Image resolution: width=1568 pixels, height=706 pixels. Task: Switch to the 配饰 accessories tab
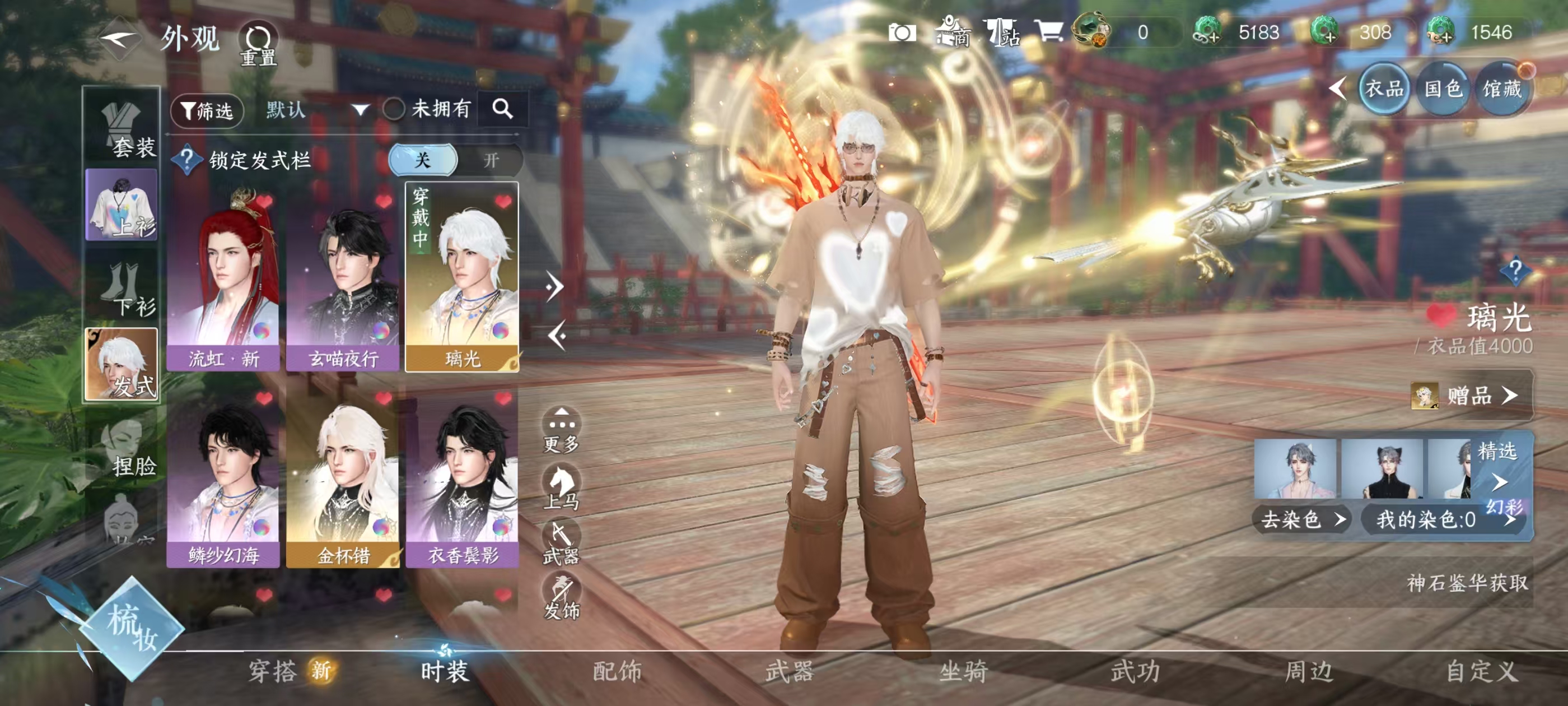617,671
